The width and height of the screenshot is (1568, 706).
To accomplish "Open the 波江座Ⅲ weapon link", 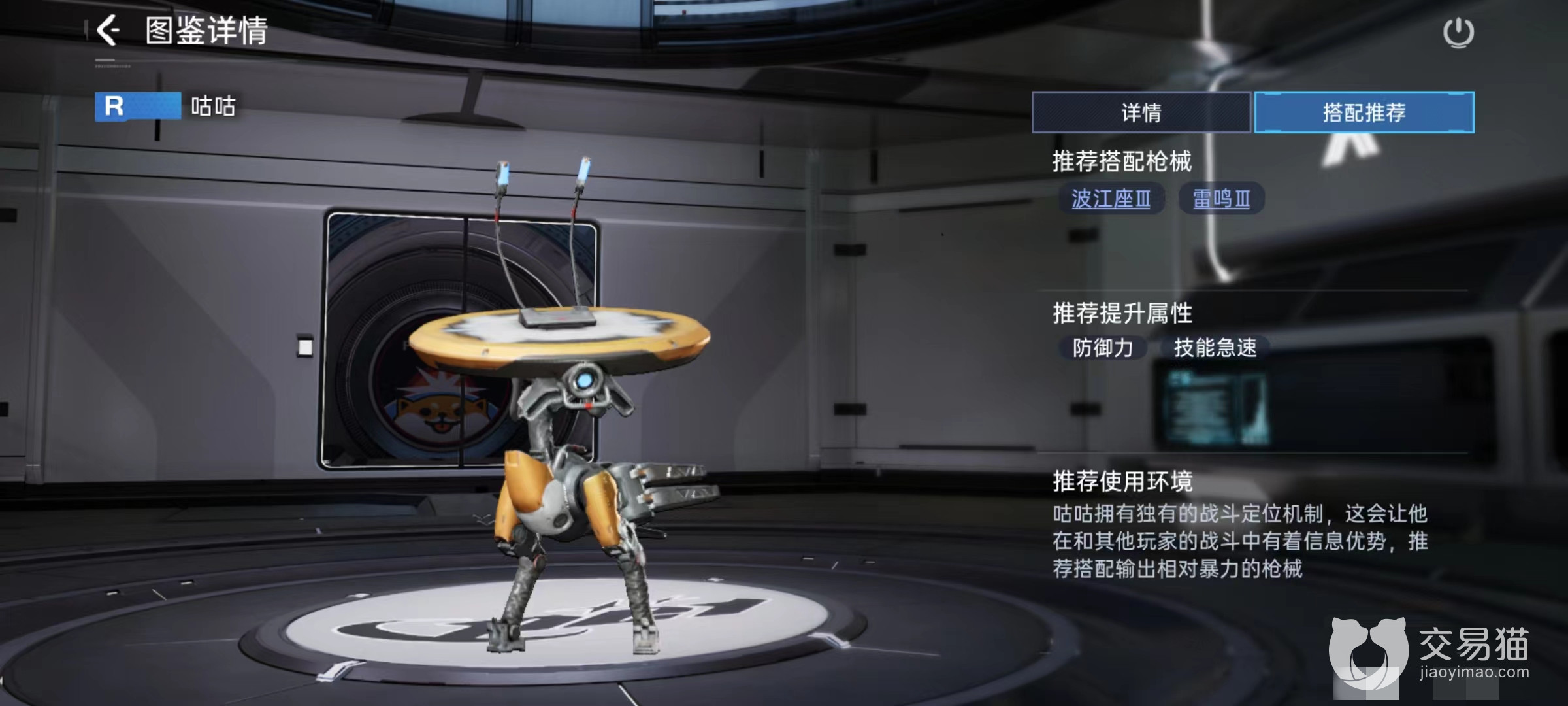I will tap(1111, 199).
